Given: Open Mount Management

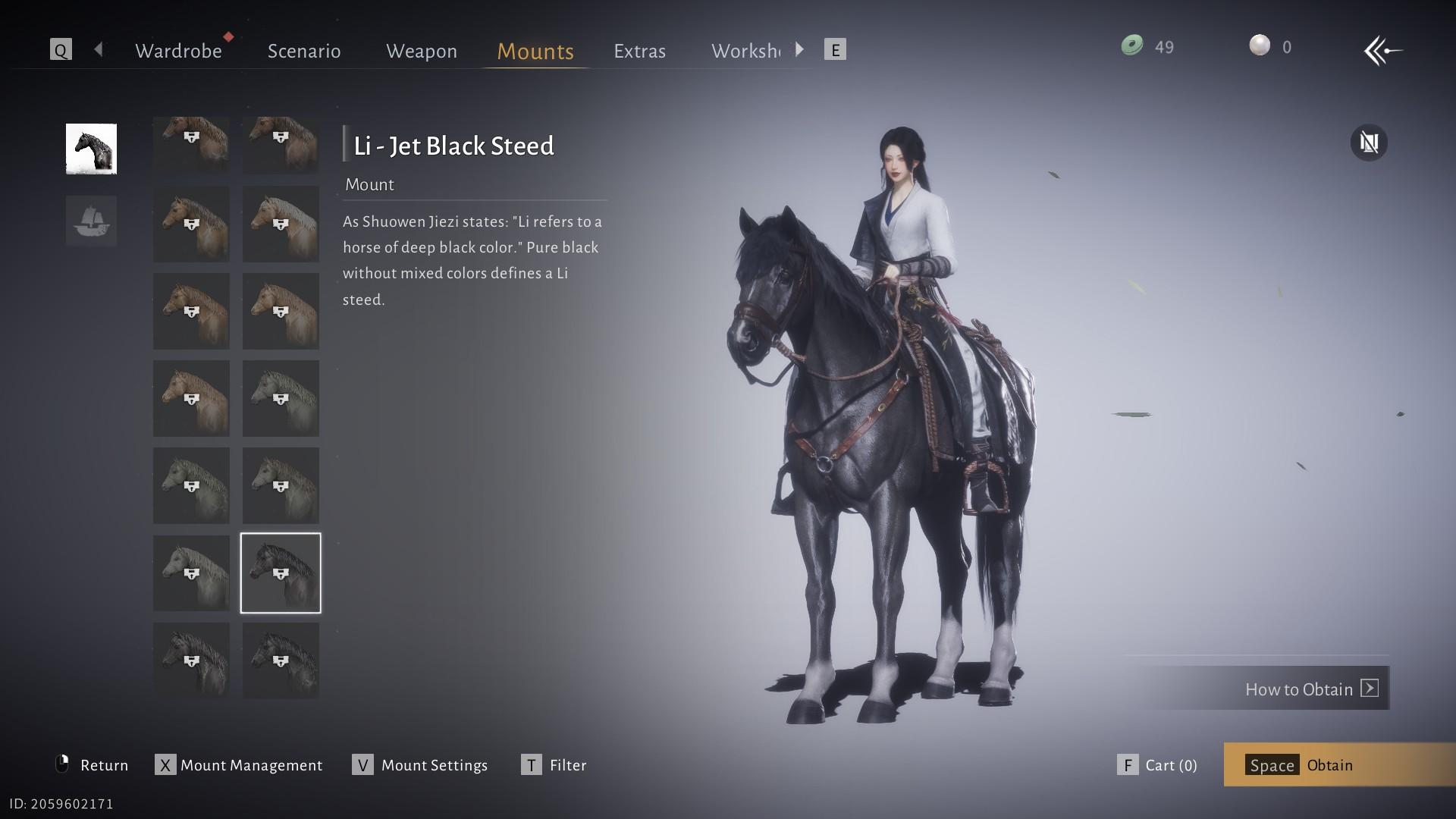Looking at the screenshot, I should coord(239,765).
